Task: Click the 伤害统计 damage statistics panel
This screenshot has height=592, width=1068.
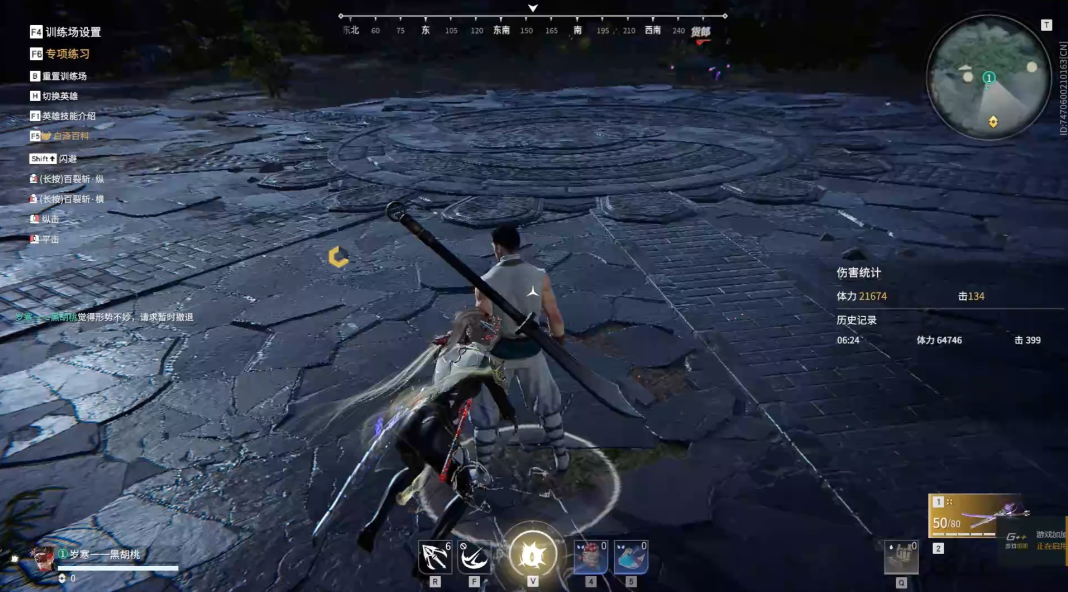Action: click(x=859, y=272)
